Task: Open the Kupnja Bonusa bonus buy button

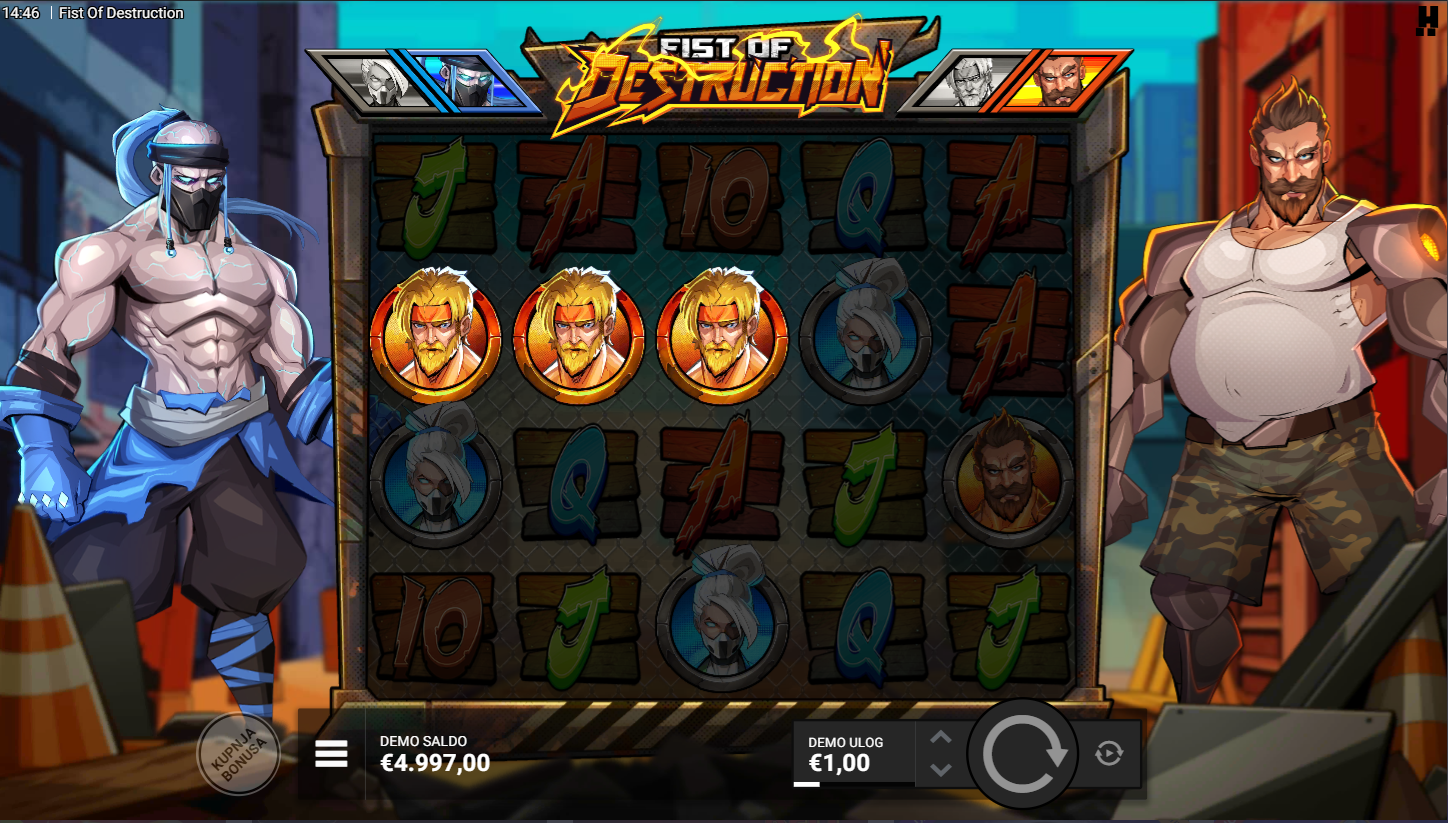Action: pyautogui.click(x=238, y=754)
